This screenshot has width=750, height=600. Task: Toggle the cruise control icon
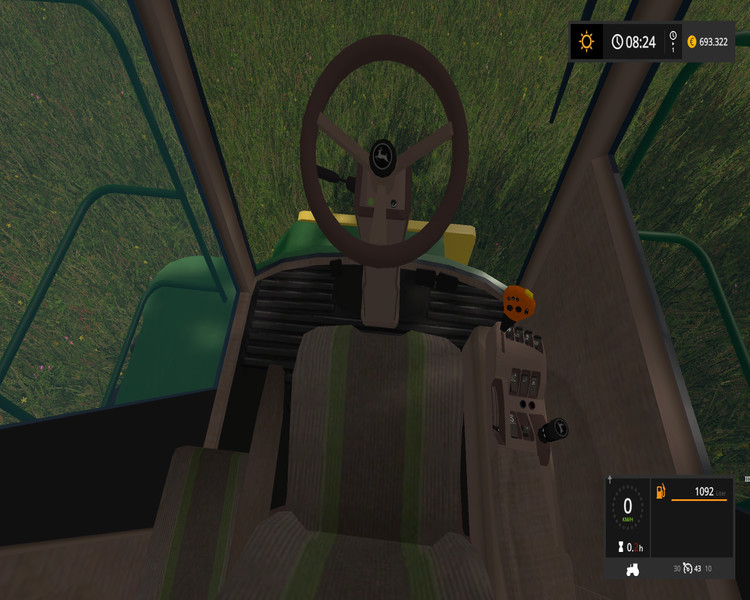[688, 569]
